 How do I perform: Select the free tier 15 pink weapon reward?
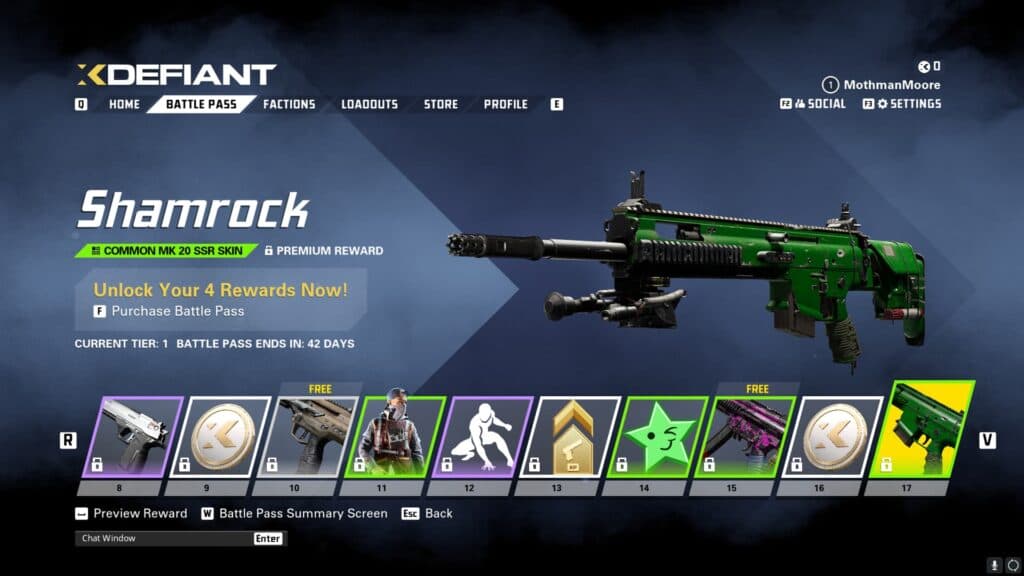point(744,436)
